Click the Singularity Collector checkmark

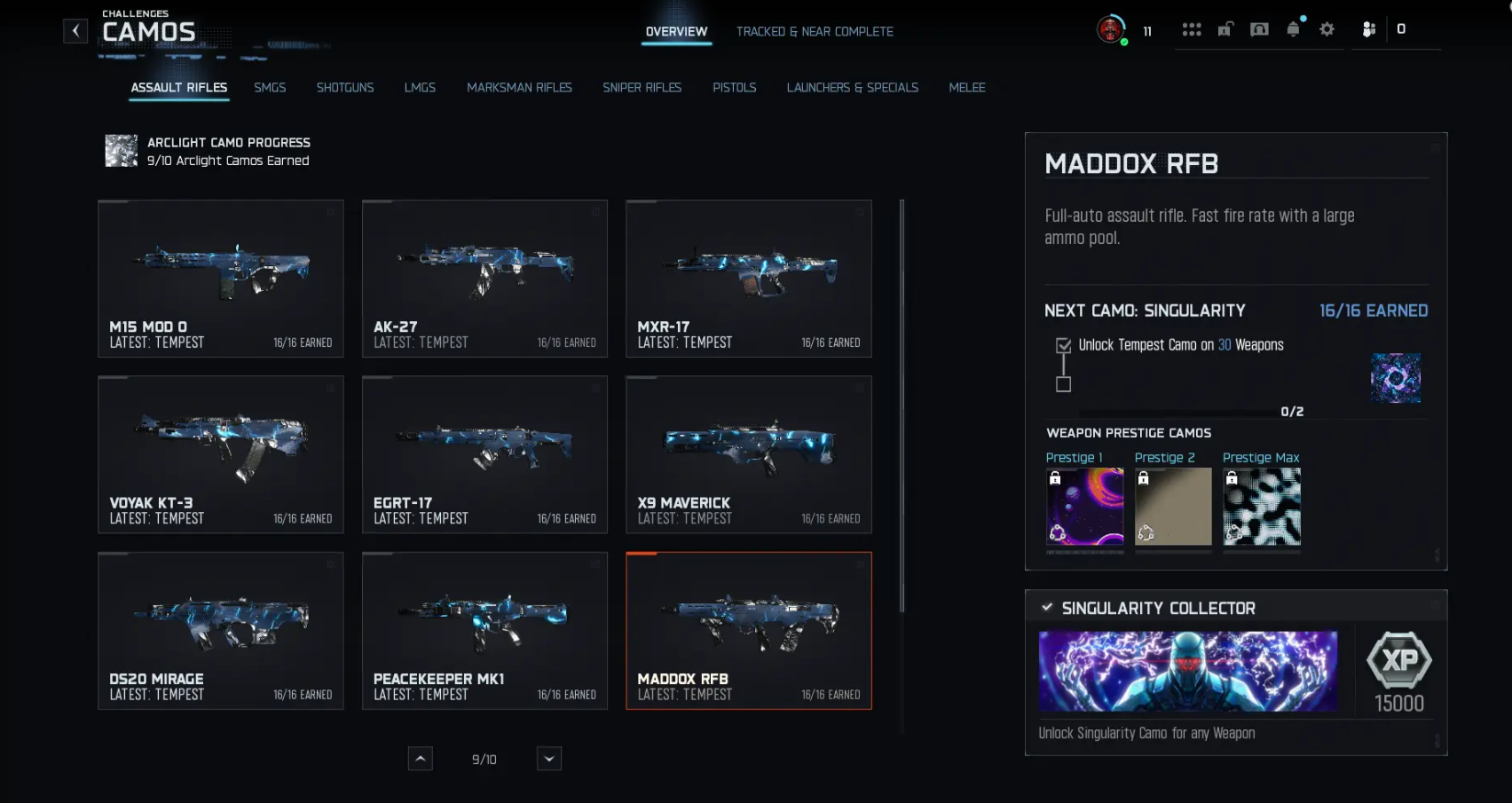tap(1046, 608)
